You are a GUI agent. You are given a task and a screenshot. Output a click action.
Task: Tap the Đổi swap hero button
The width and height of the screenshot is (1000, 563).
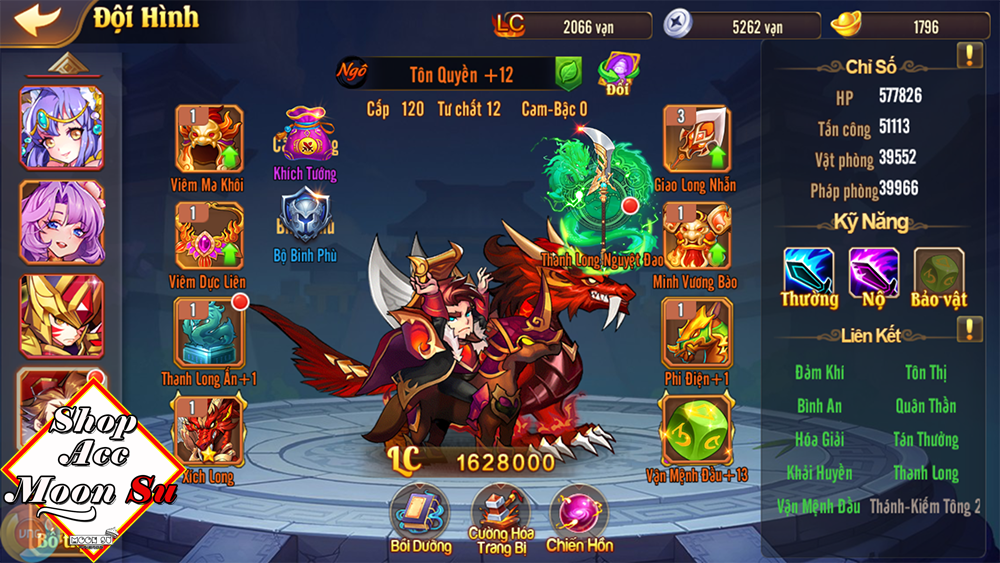tap(617, 71)
